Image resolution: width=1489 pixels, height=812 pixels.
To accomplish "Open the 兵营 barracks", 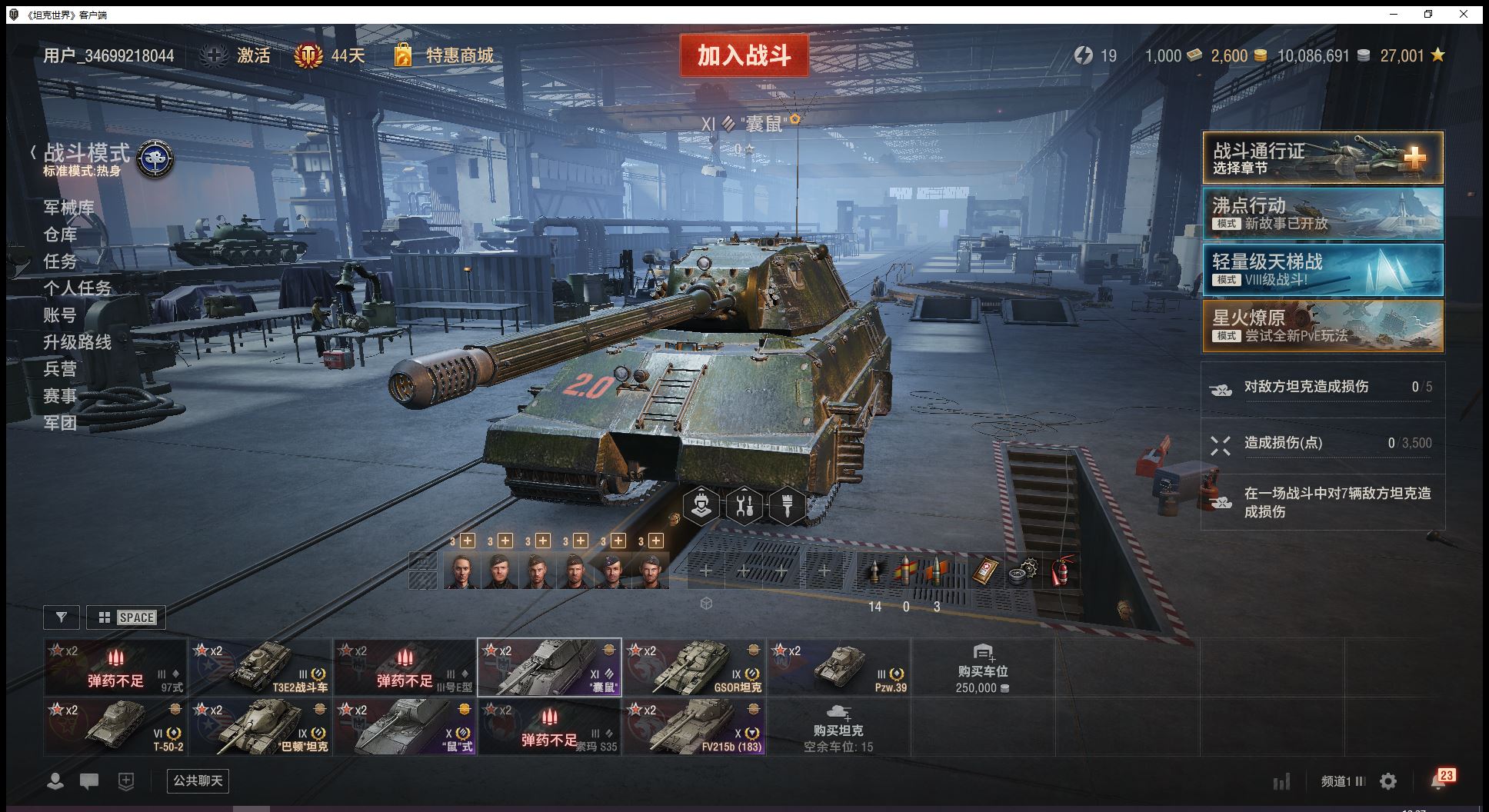I will tap(60, 369).
